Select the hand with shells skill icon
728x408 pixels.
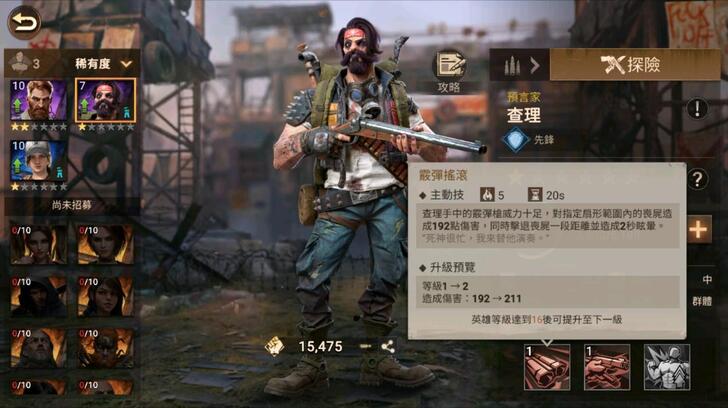pyautogui.click(x=606, y=366)
